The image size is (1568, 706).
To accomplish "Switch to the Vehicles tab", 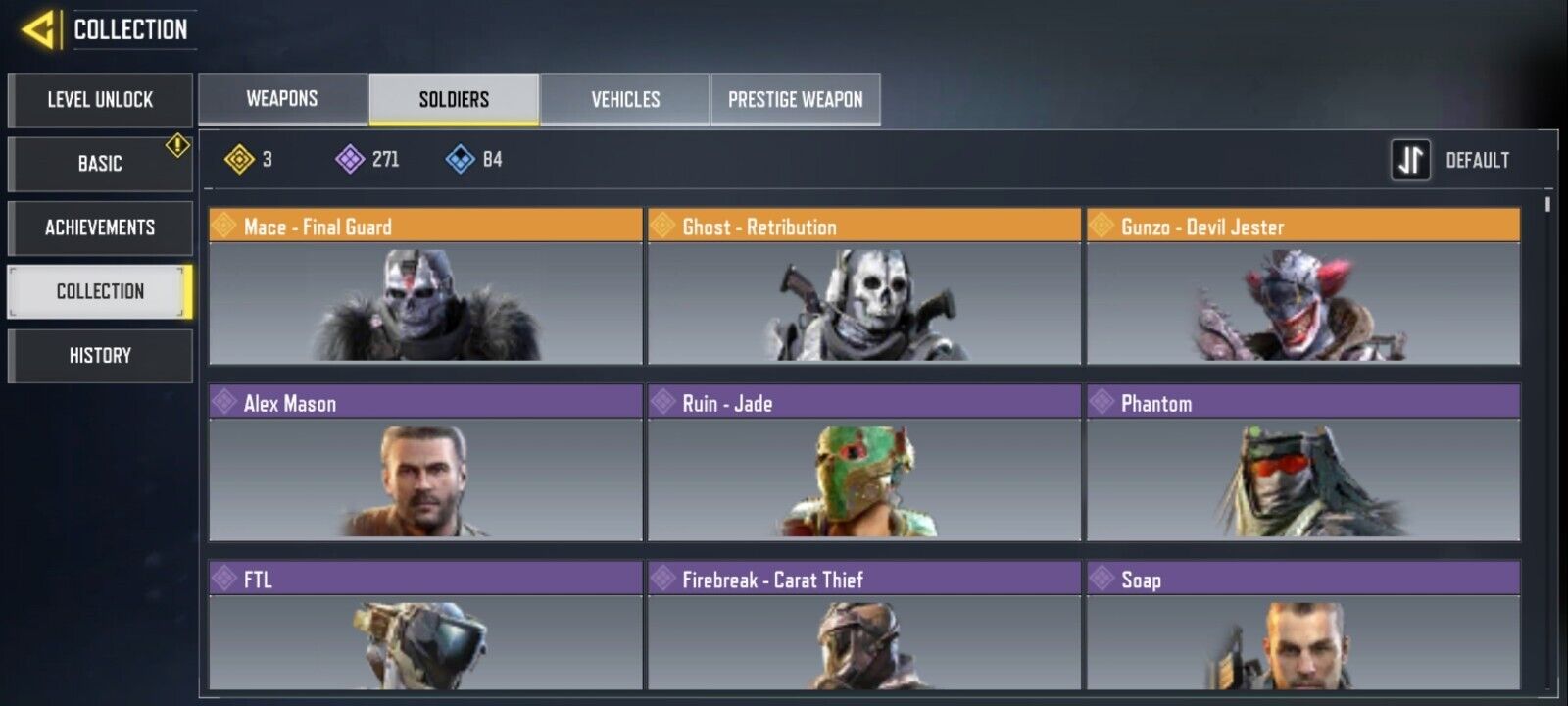I will coord(625,99).
